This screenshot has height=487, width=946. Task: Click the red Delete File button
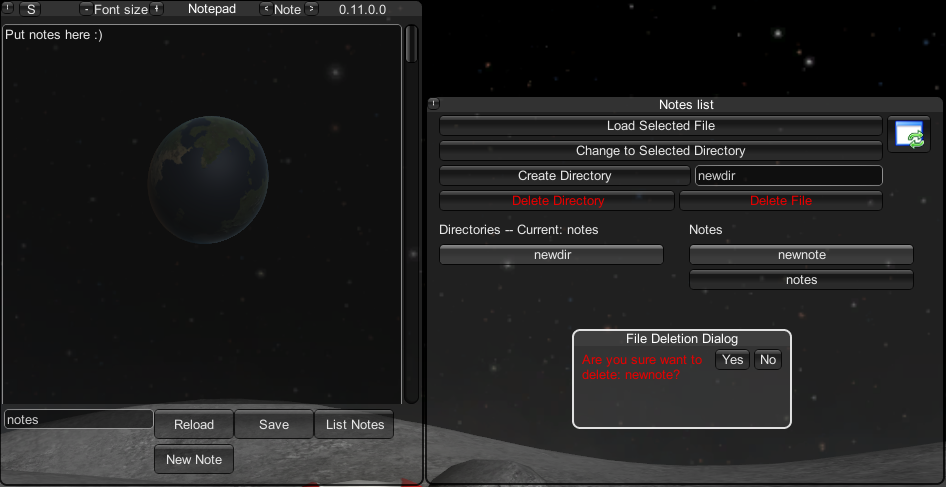point(780,201)
